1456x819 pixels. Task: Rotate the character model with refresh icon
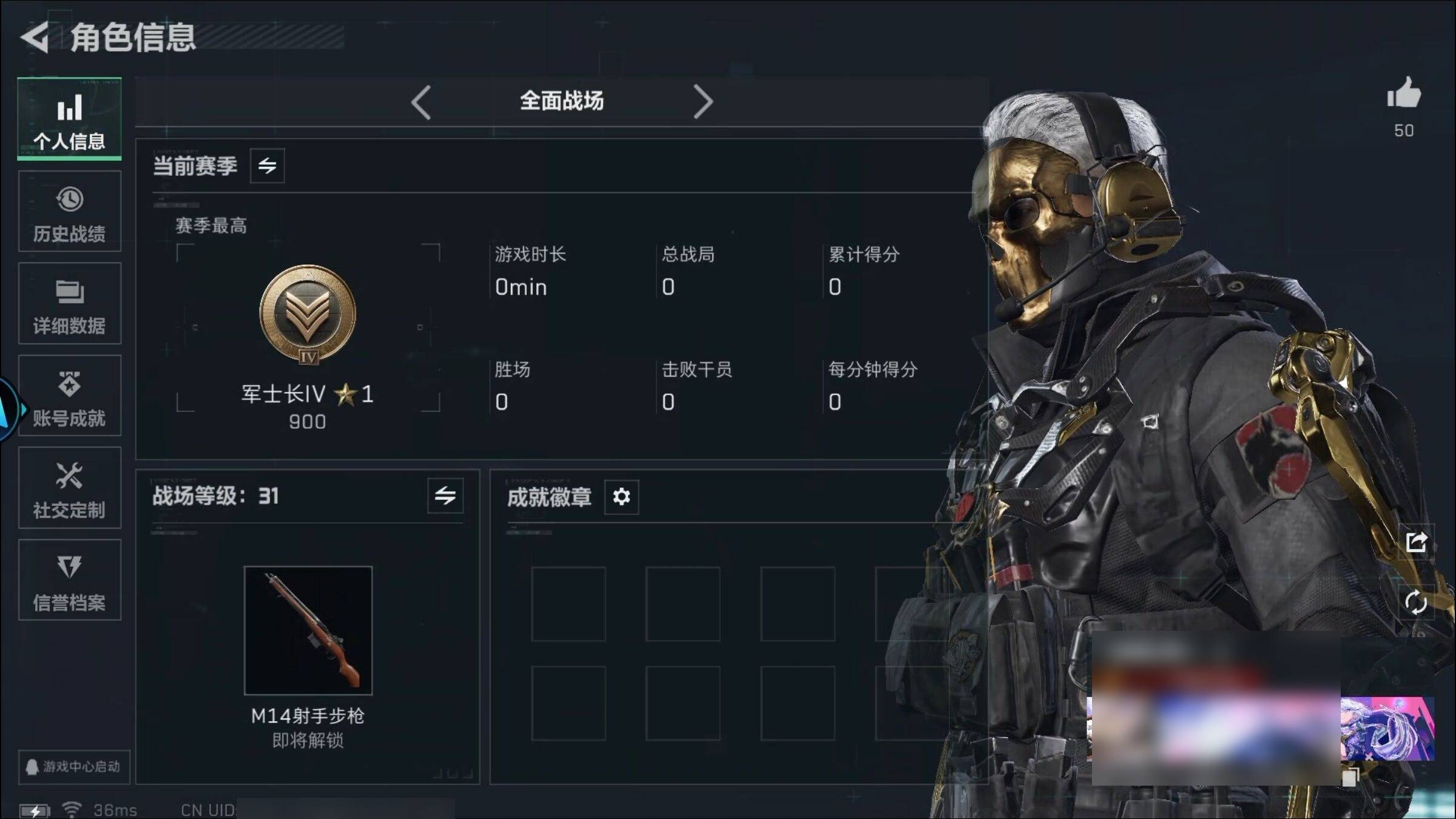[x=1416, y=602]
